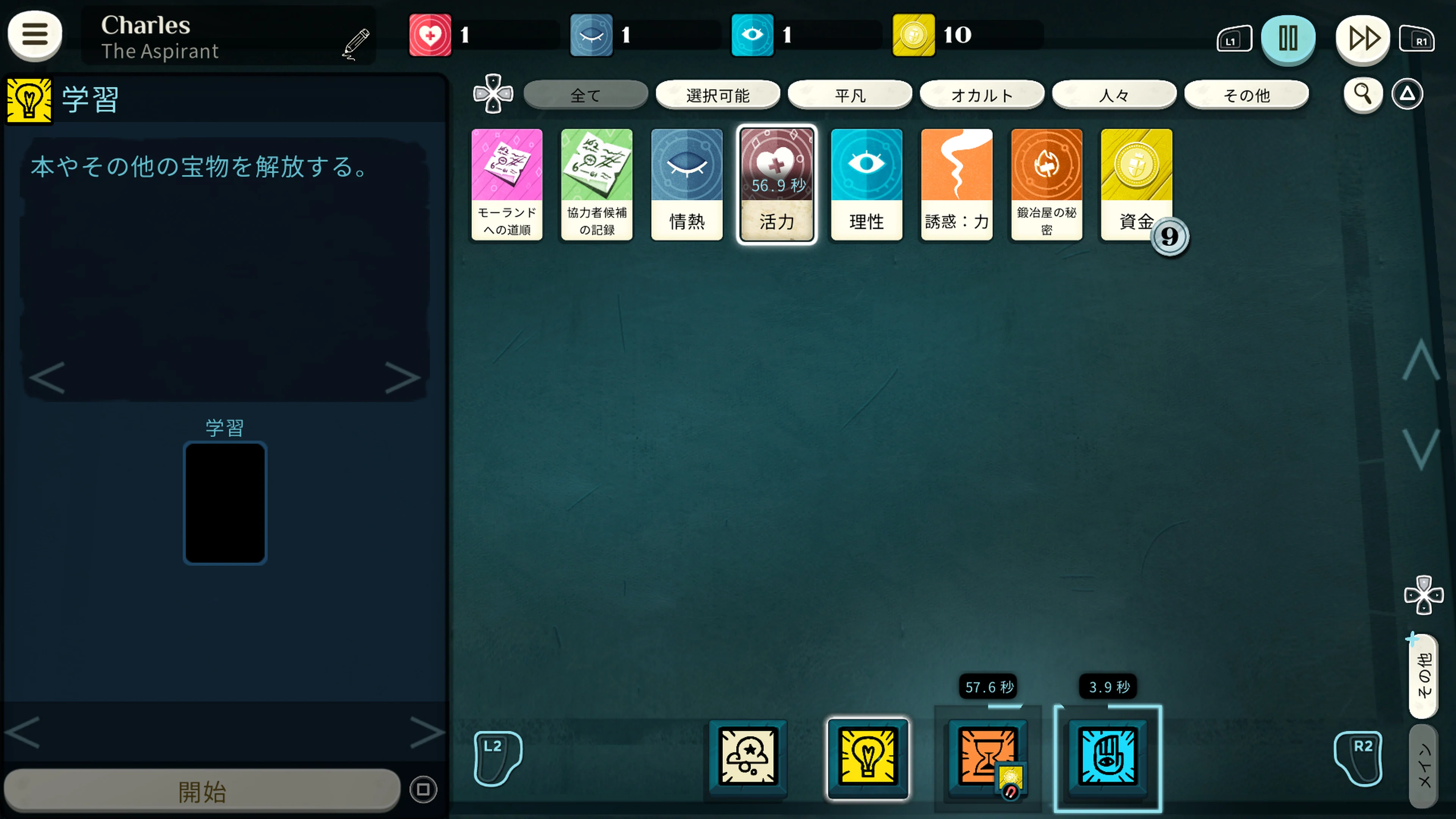
Task: Switch to the 全て filter tab
Action: click(x=585, y=95)
